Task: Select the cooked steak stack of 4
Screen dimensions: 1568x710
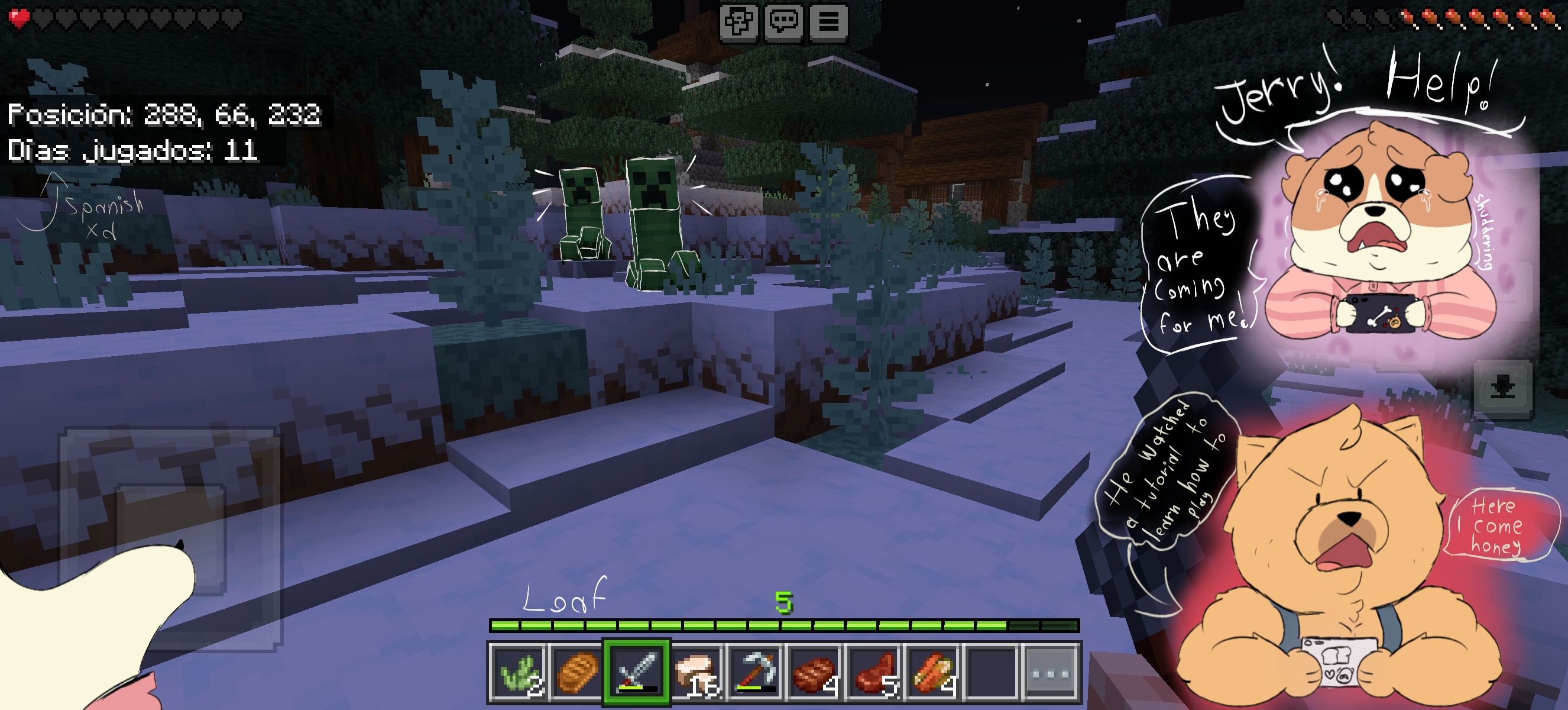Action: [814, 673]
